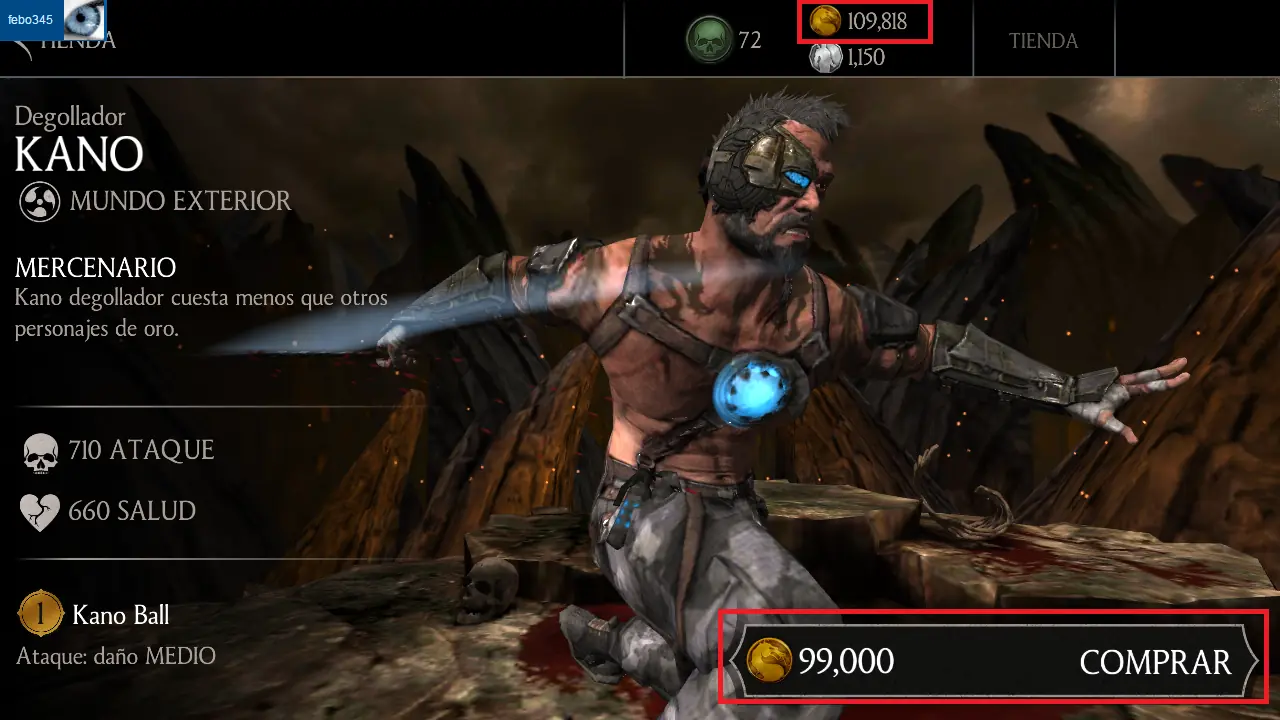The width and height of the screenshot is (1280, 720).
Task: Click the 72 souls counter value
Action: [x=752, y=41]
